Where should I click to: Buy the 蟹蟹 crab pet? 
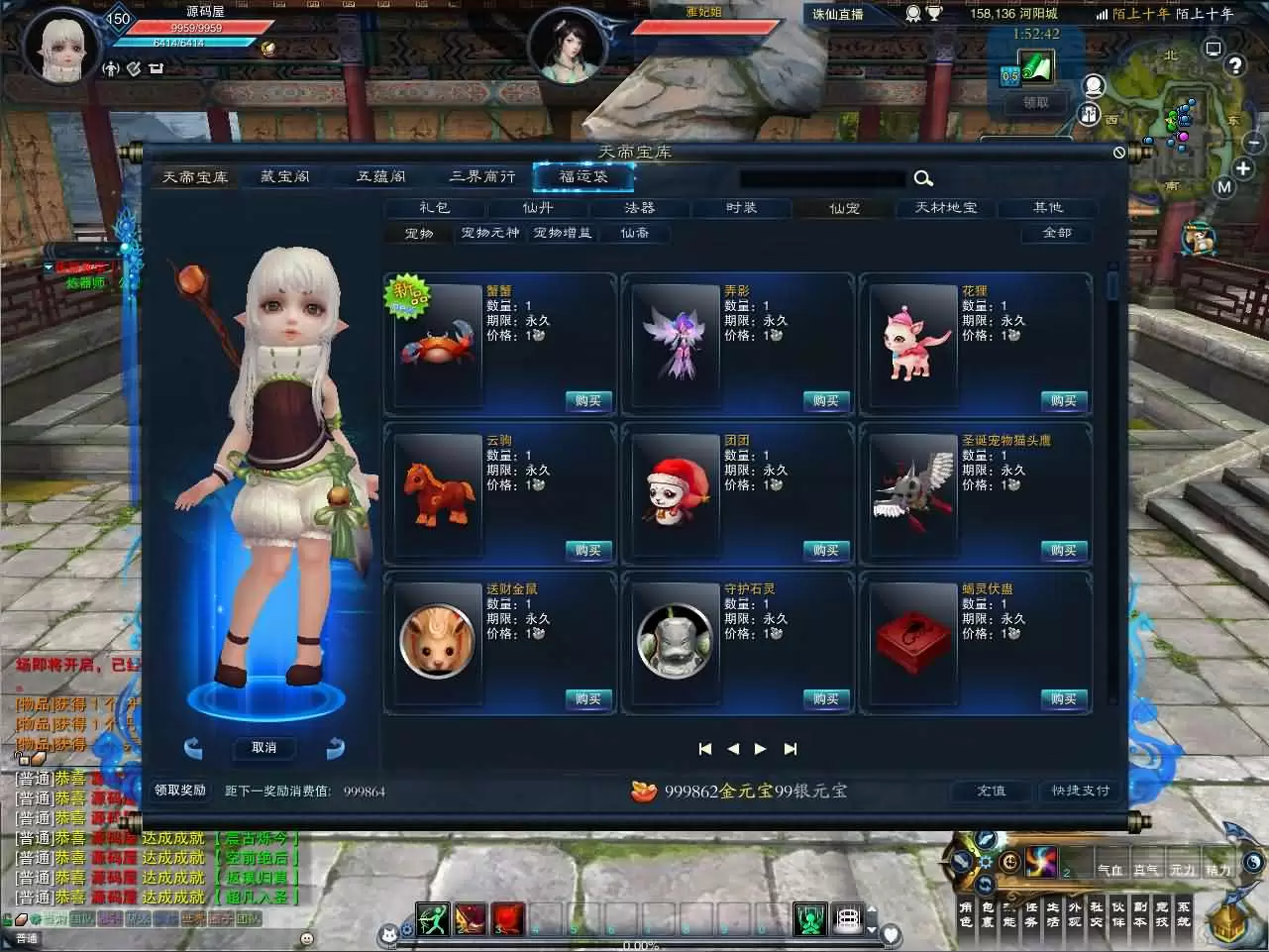(587, 401)
